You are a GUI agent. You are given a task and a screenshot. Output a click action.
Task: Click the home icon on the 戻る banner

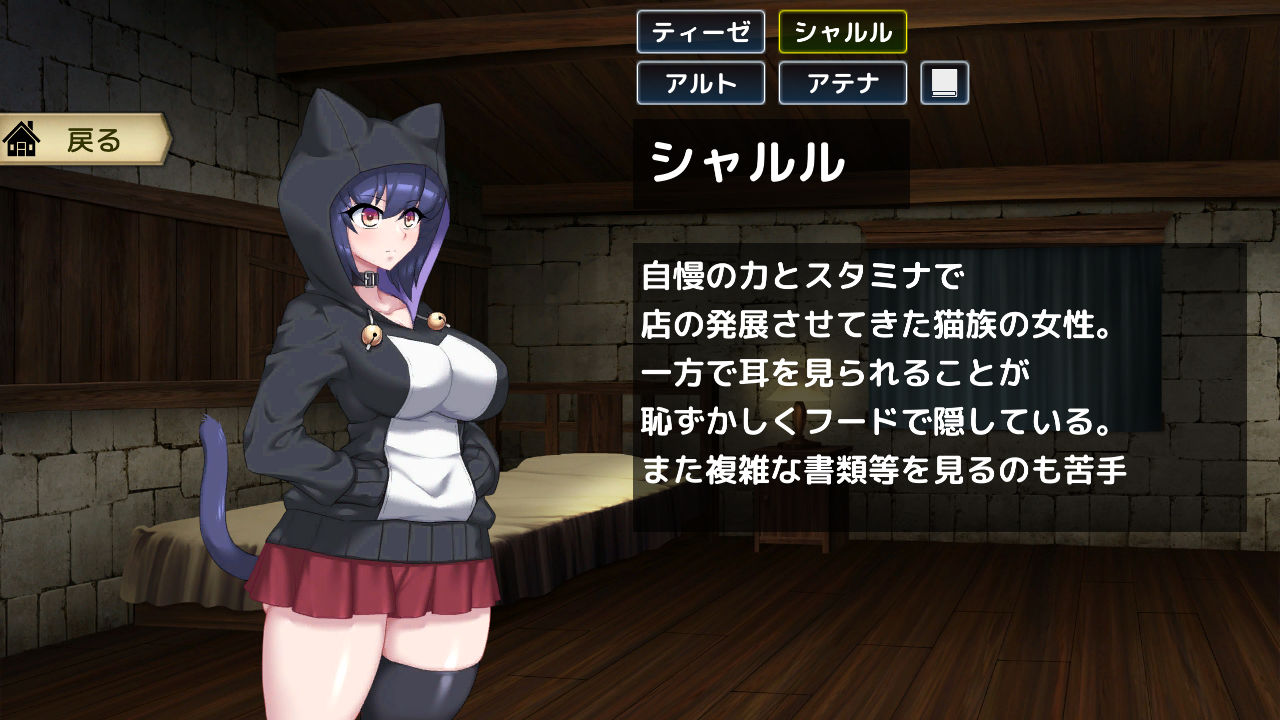pos(22,140)
